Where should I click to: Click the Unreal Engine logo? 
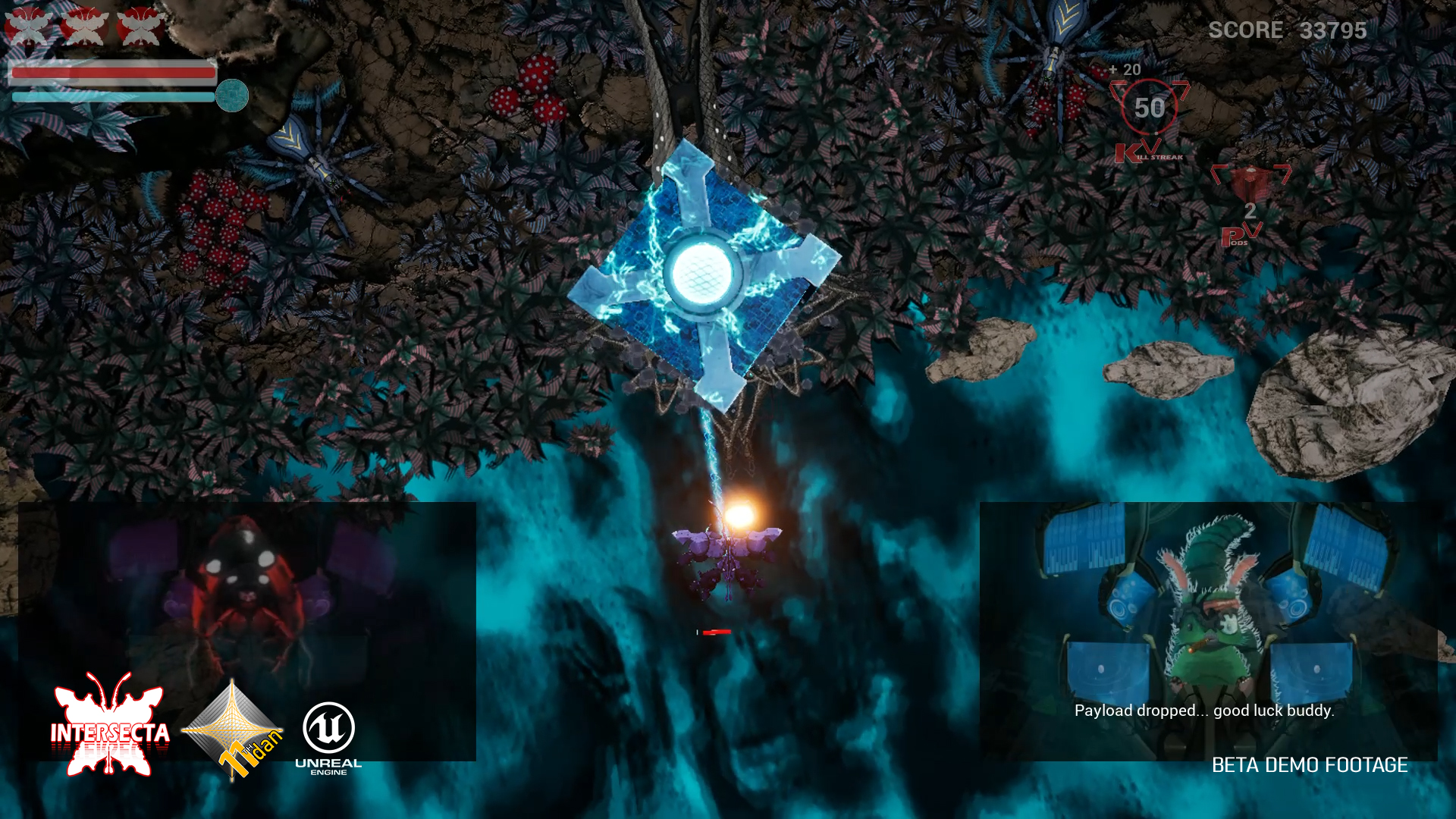tap(328, 737)
